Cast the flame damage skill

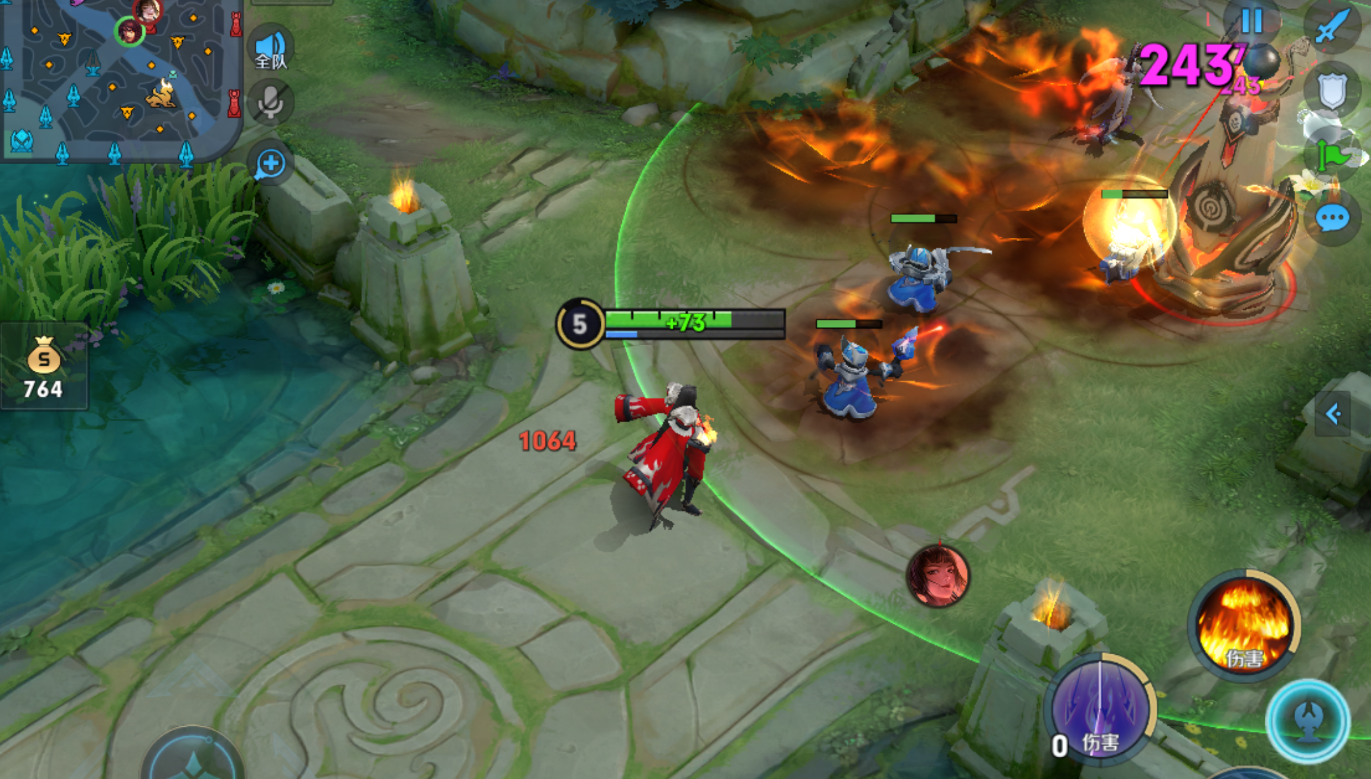pyautogui.click(x=1243, y=625)
